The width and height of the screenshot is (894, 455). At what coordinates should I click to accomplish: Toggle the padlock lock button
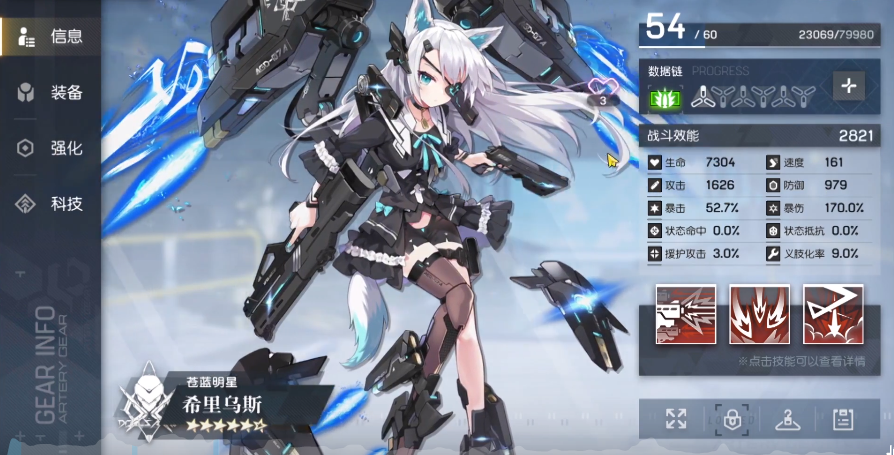[x=732, y=420]
